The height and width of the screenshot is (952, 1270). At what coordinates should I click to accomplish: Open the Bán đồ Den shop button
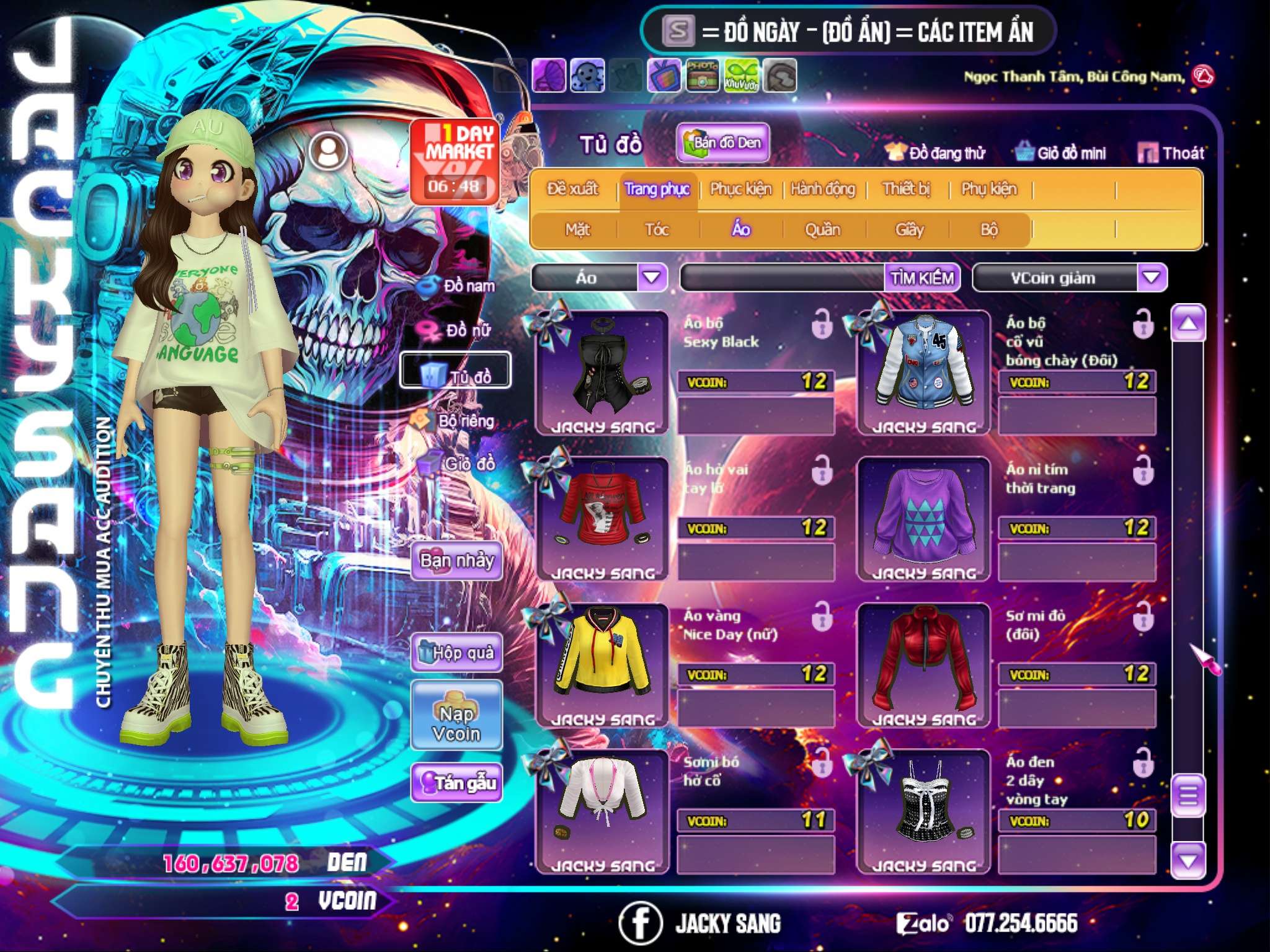point(723,143)
